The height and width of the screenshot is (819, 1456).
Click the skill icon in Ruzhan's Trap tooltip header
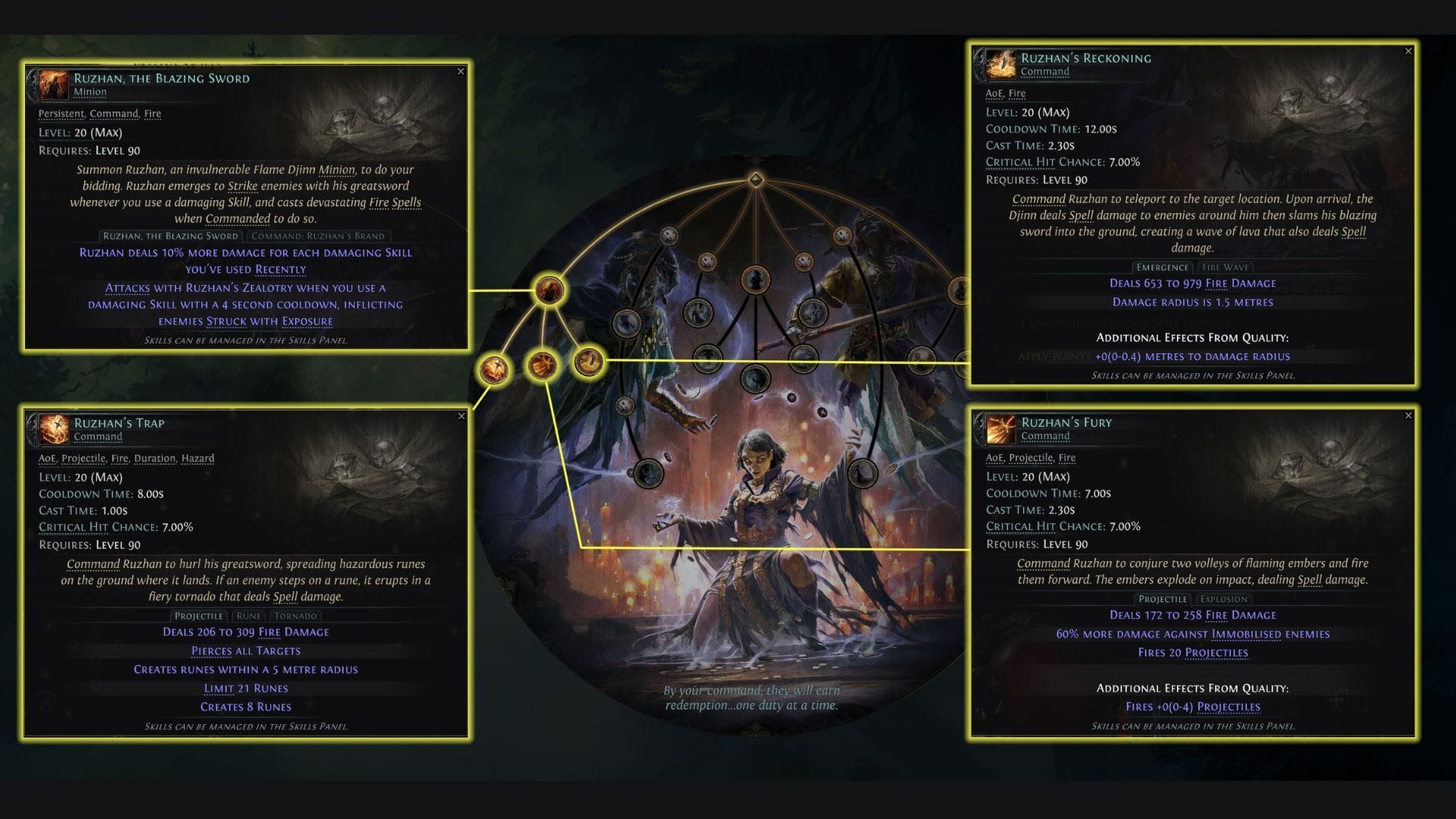coord(52,429)
